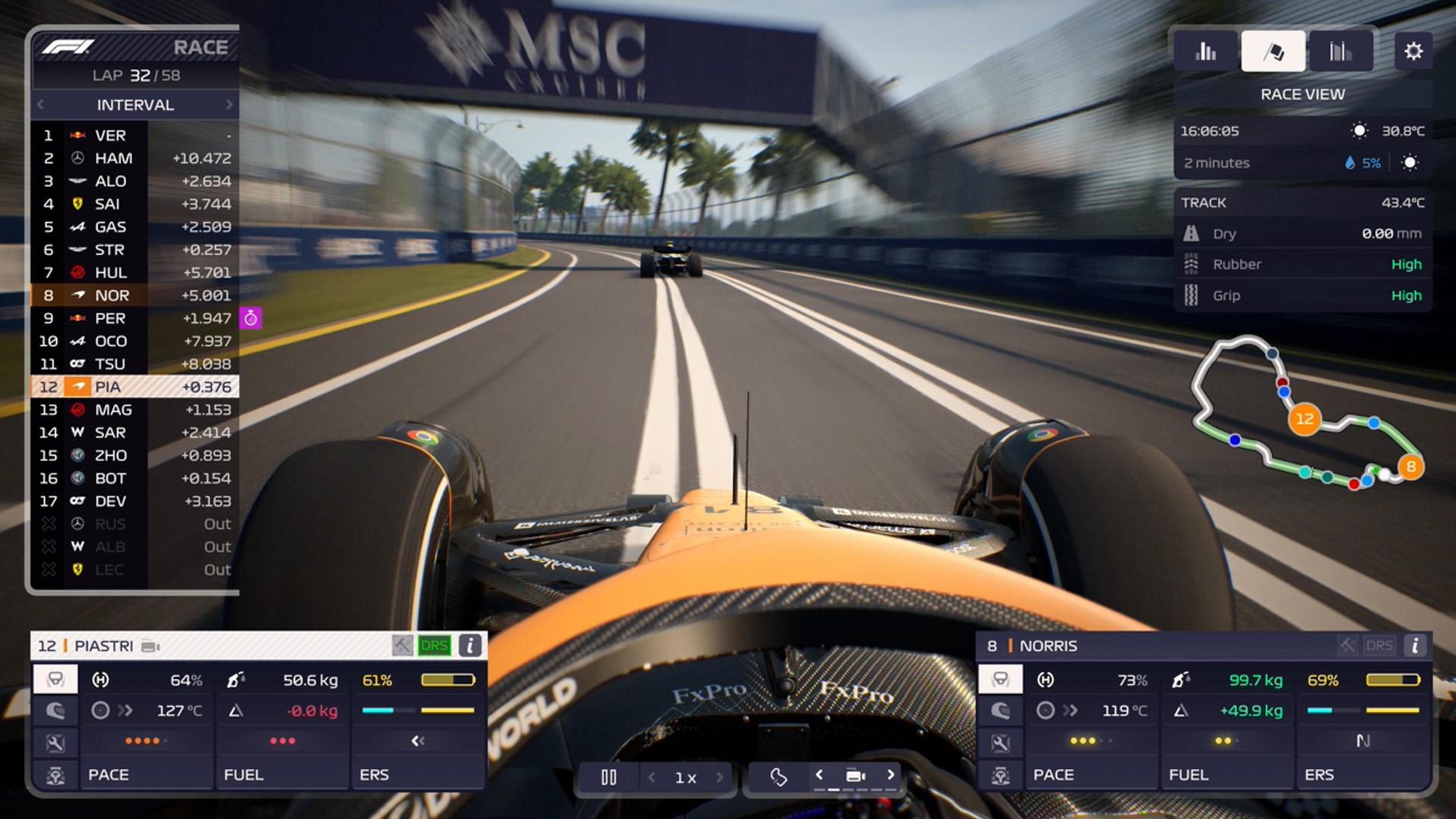Click the free camera icon near playback controls
Image resolution: width=1456 pixels, height=819 pixels.
point(780,778)
